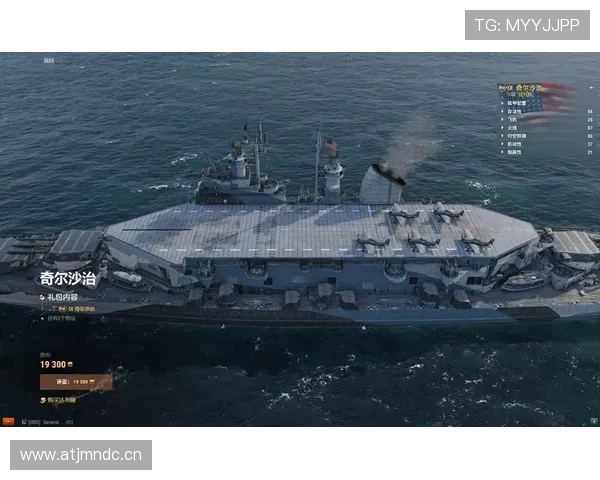
Task: Expand the 防空防御 anti-air defense stats
Action: pyautogui.click(x=517, y=136)
